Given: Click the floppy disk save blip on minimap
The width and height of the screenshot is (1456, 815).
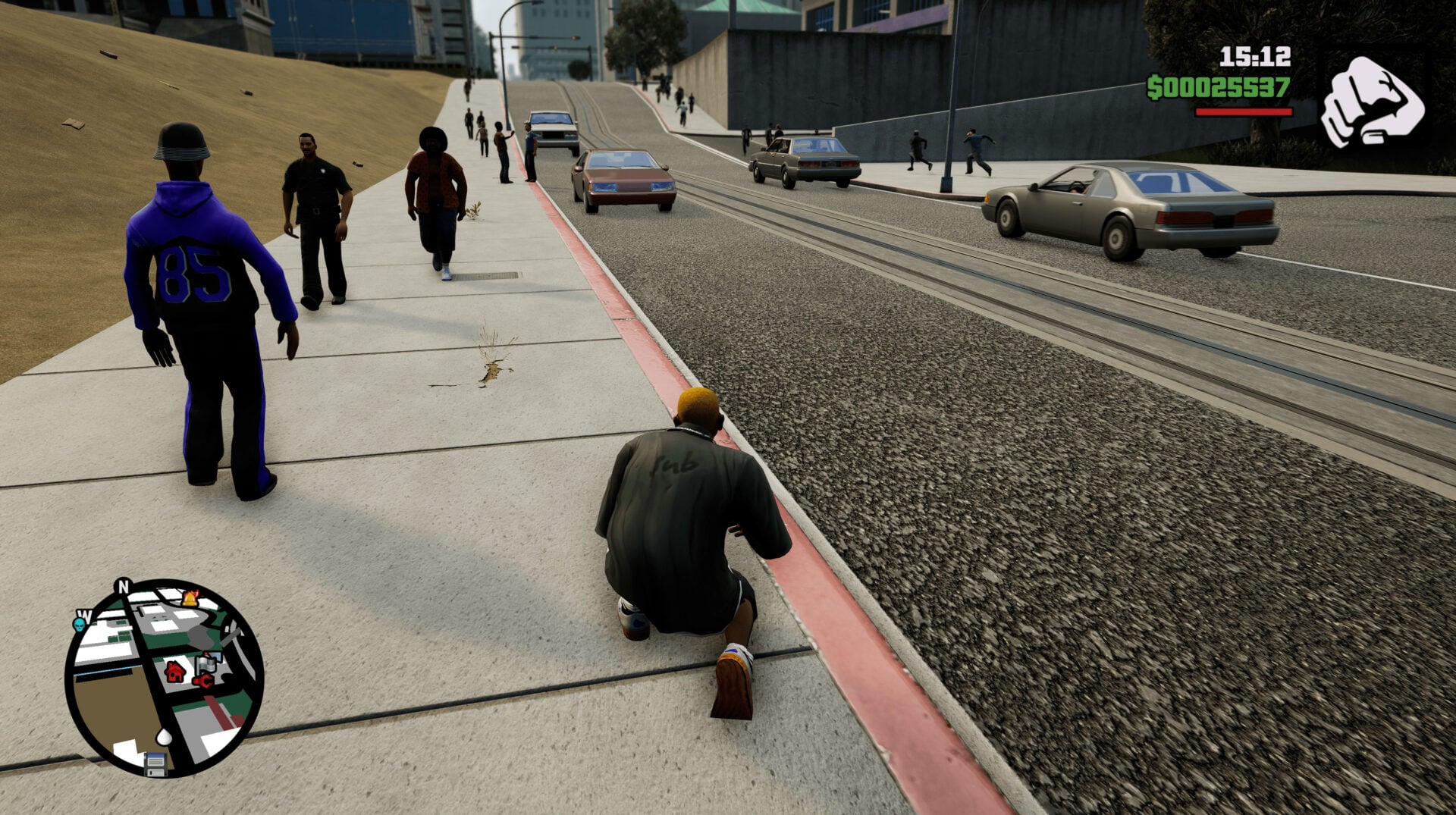Looking at the screenshot, I should 155,764.
